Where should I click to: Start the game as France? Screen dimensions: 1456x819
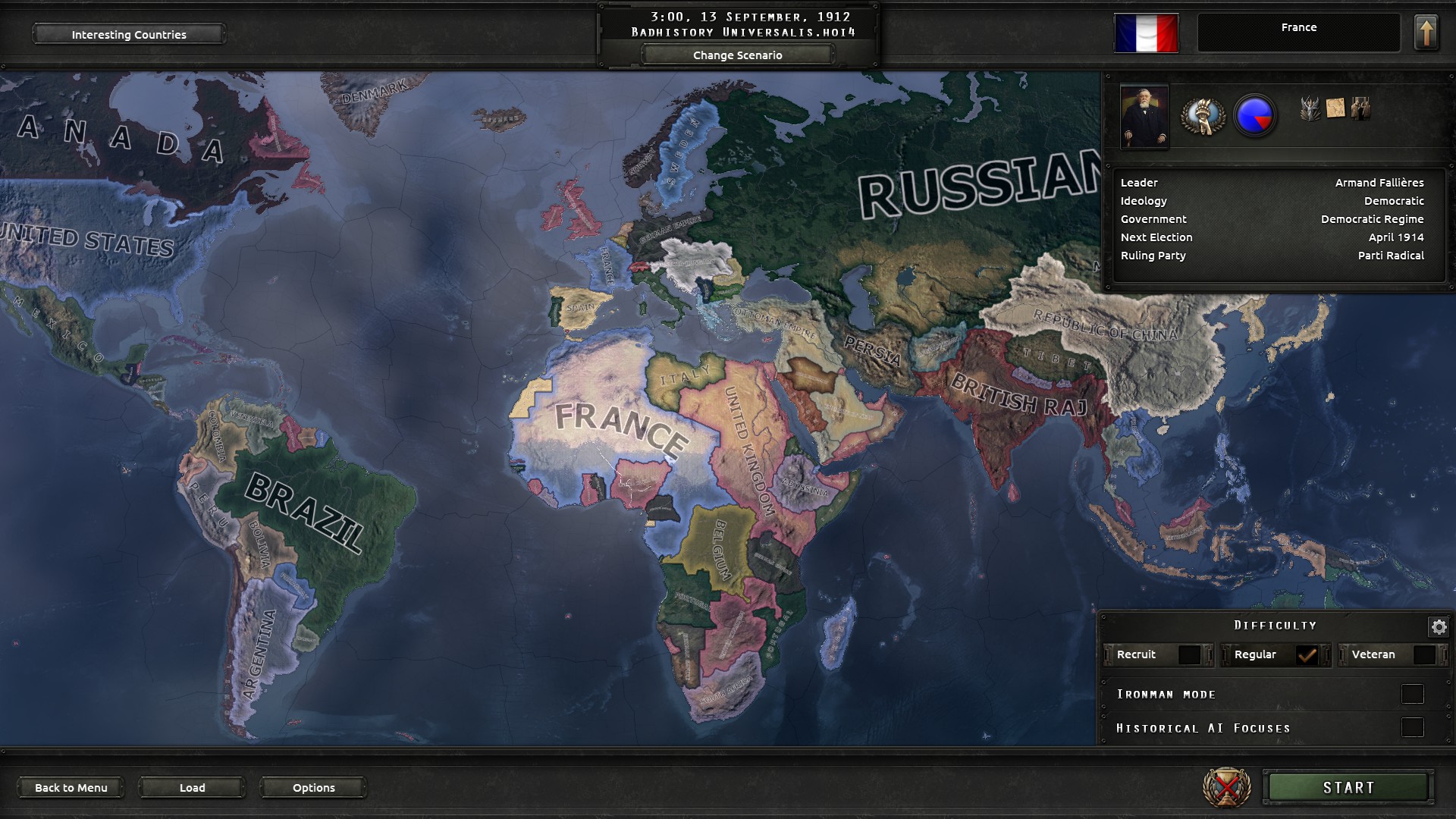[1348, 787]
